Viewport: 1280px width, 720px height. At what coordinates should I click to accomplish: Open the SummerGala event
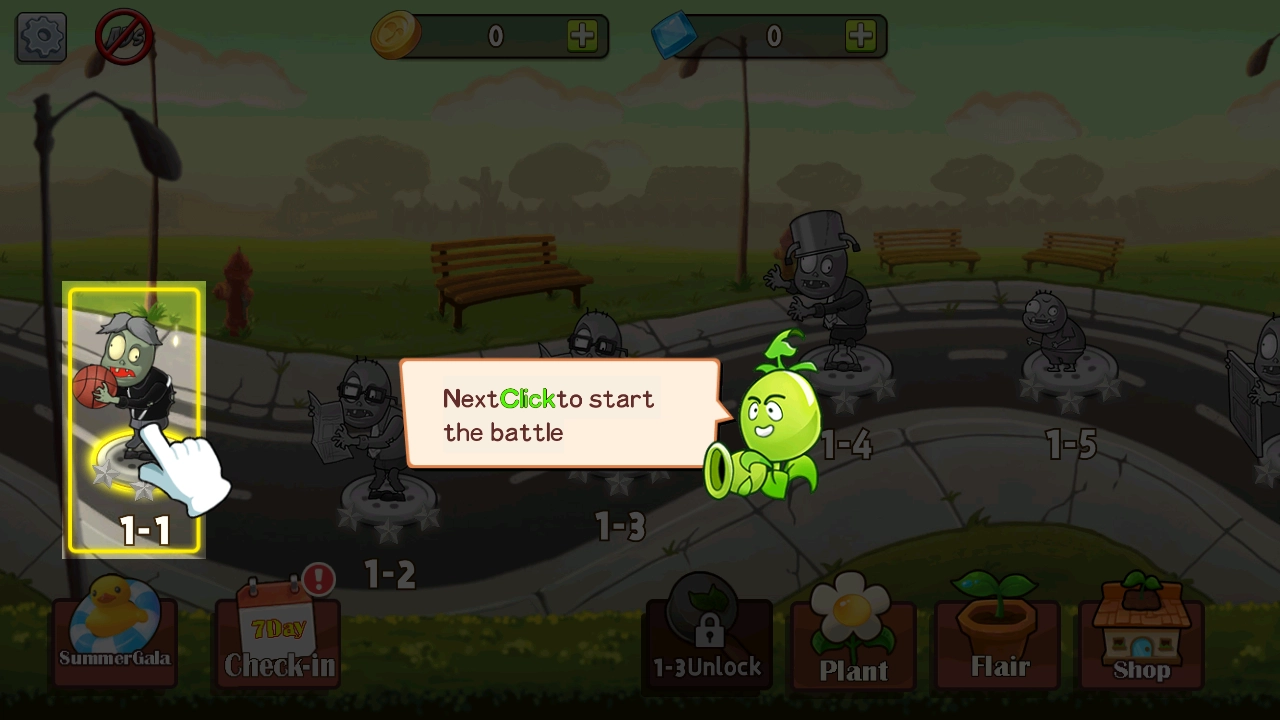(x=114, y=632)
